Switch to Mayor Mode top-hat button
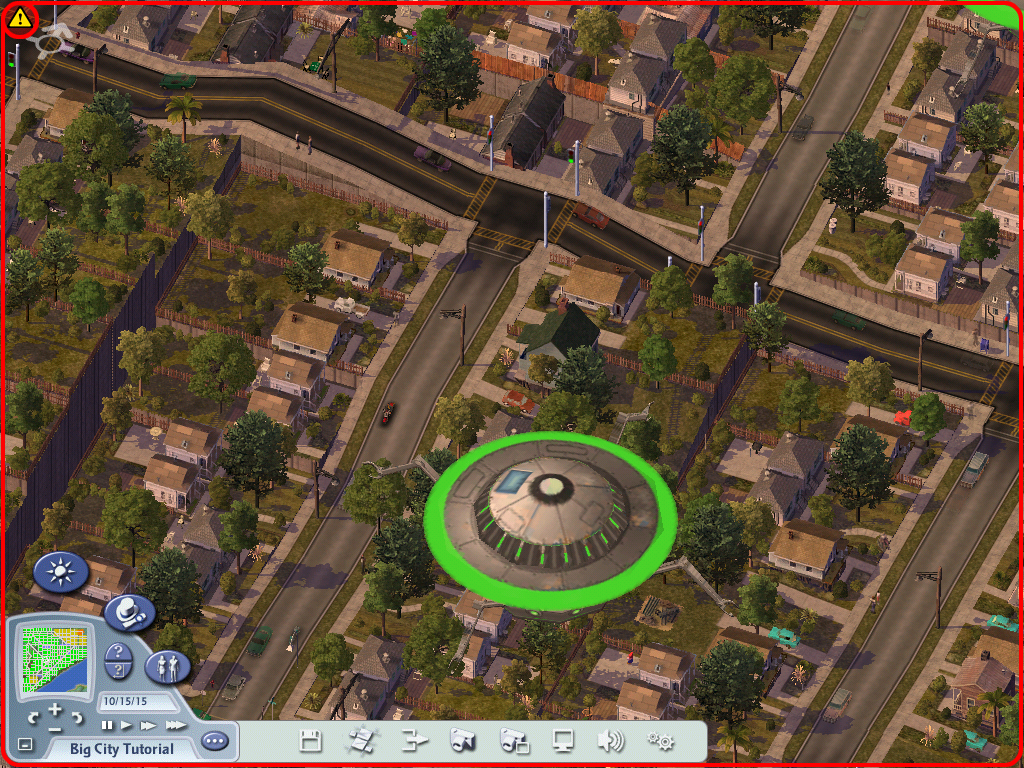This screenshot has height=768, width=1024. [129, 612]
